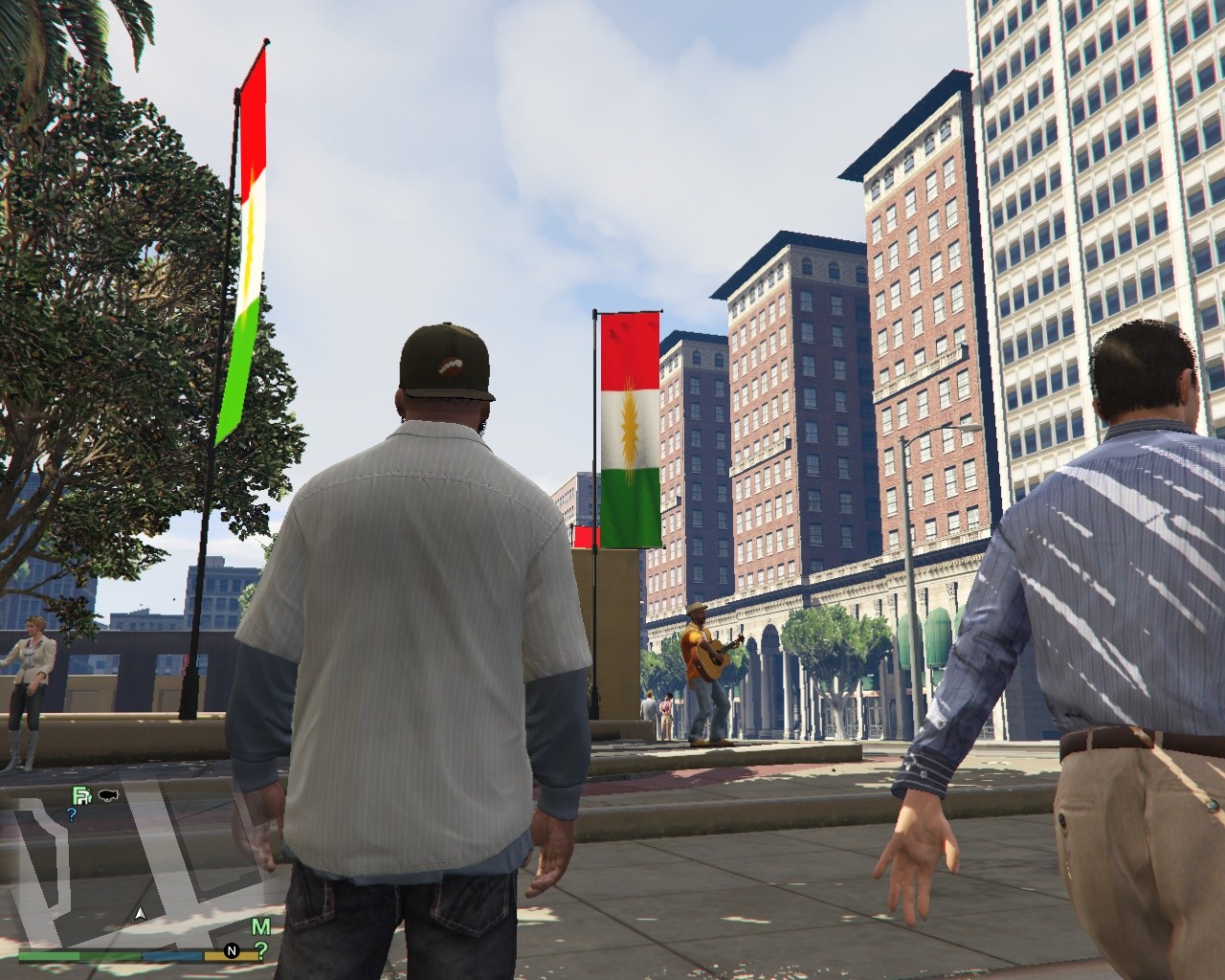The width and height of the screenshot is (1225, 980).
Task: Click the green question mark blip under the M
Action: [x=261, y=951]
